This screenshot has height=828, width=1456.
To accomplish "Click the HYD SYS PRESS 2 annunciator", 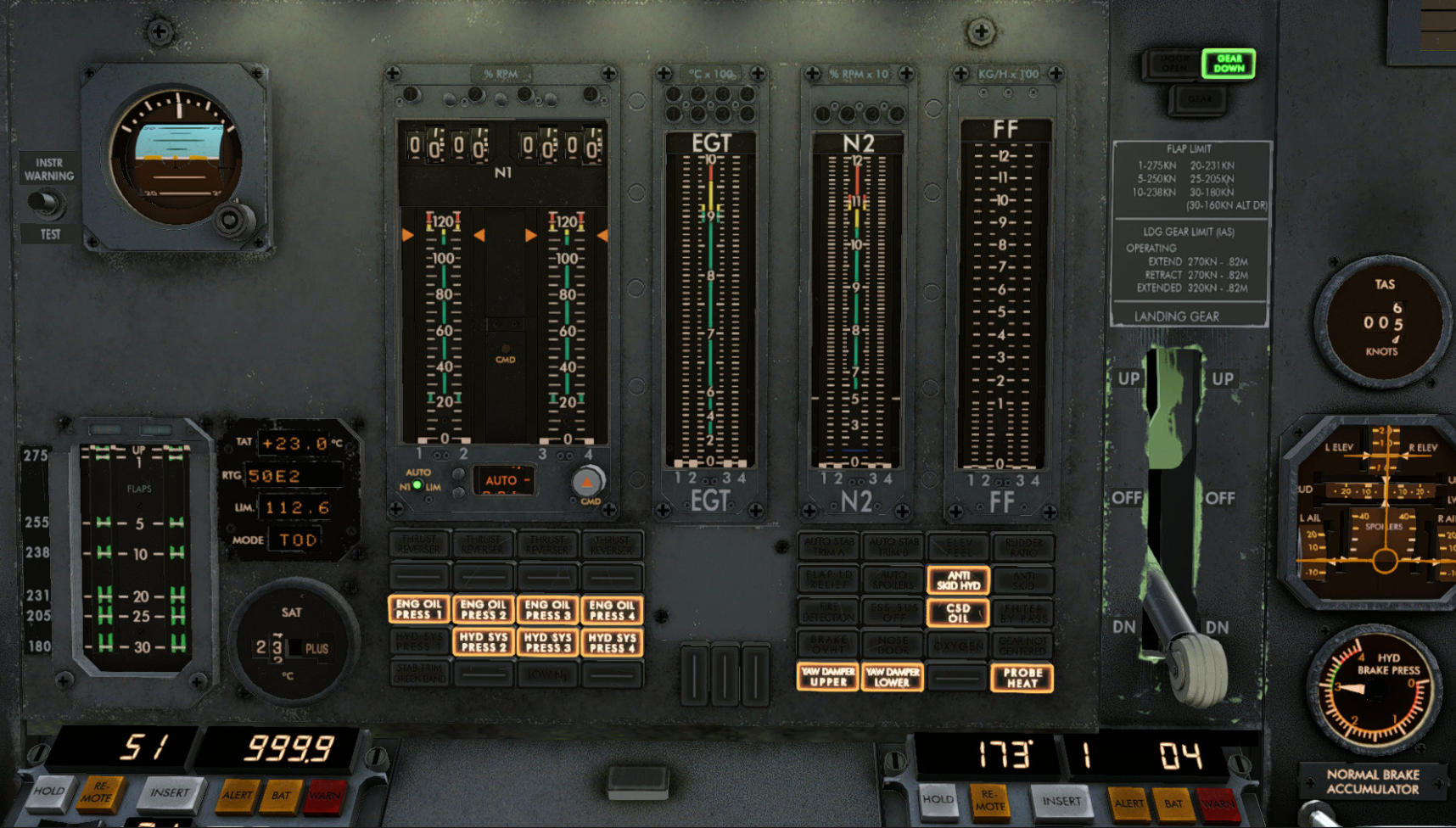I will coord(483,642).
